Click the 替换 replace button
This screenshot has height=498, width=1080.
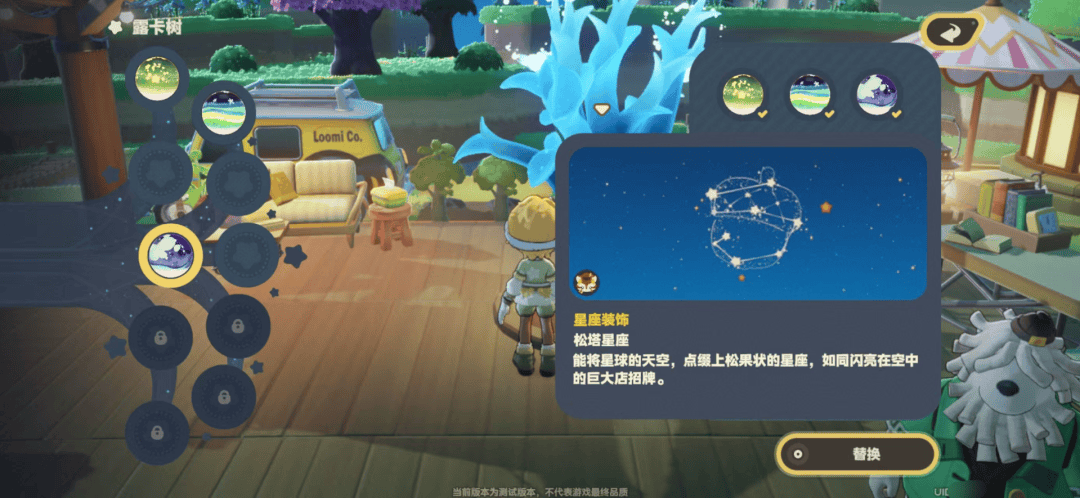click(x=858, y=454)
